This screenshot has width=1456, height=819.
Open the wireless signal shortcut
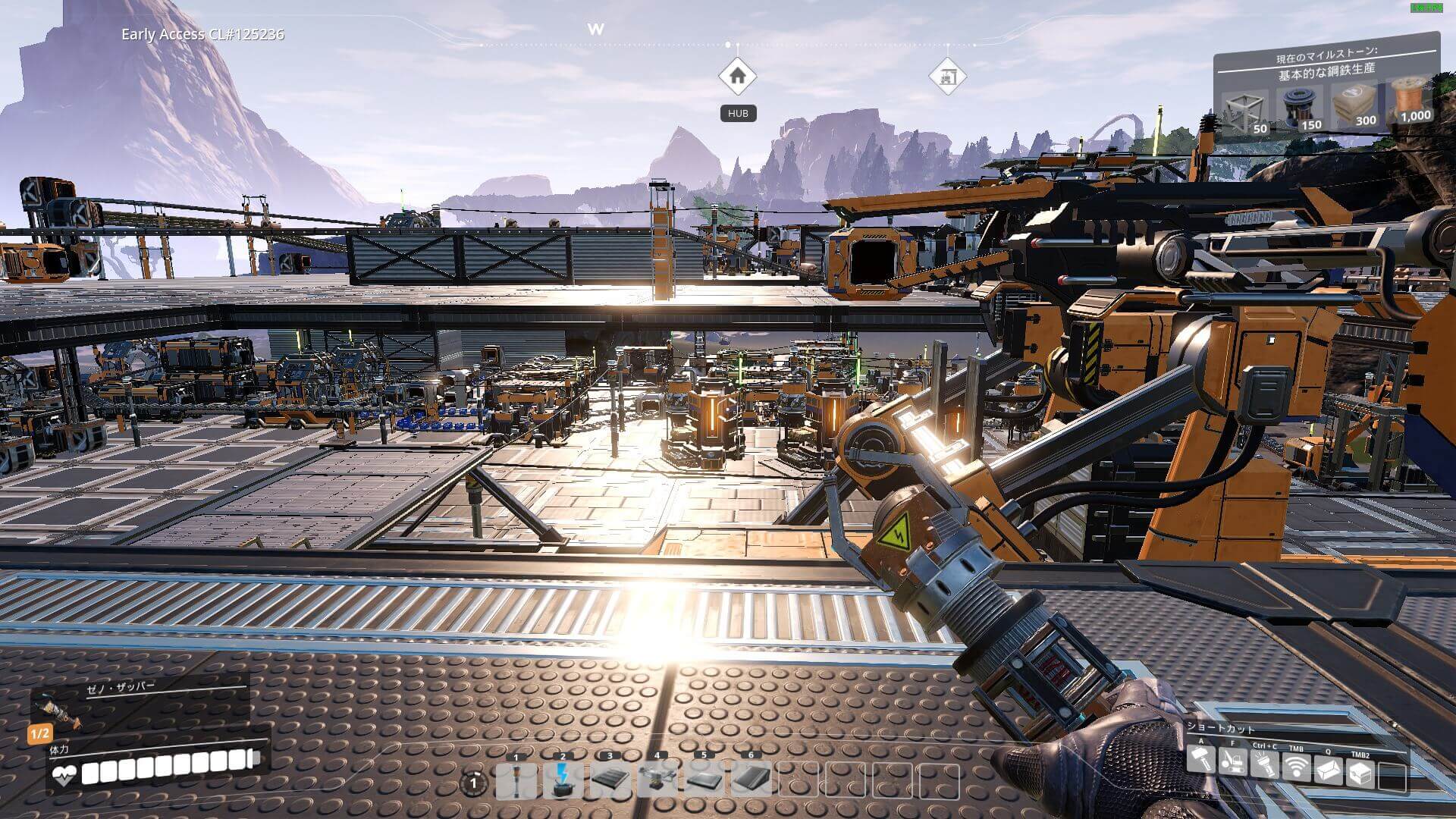coord(1296,767)
